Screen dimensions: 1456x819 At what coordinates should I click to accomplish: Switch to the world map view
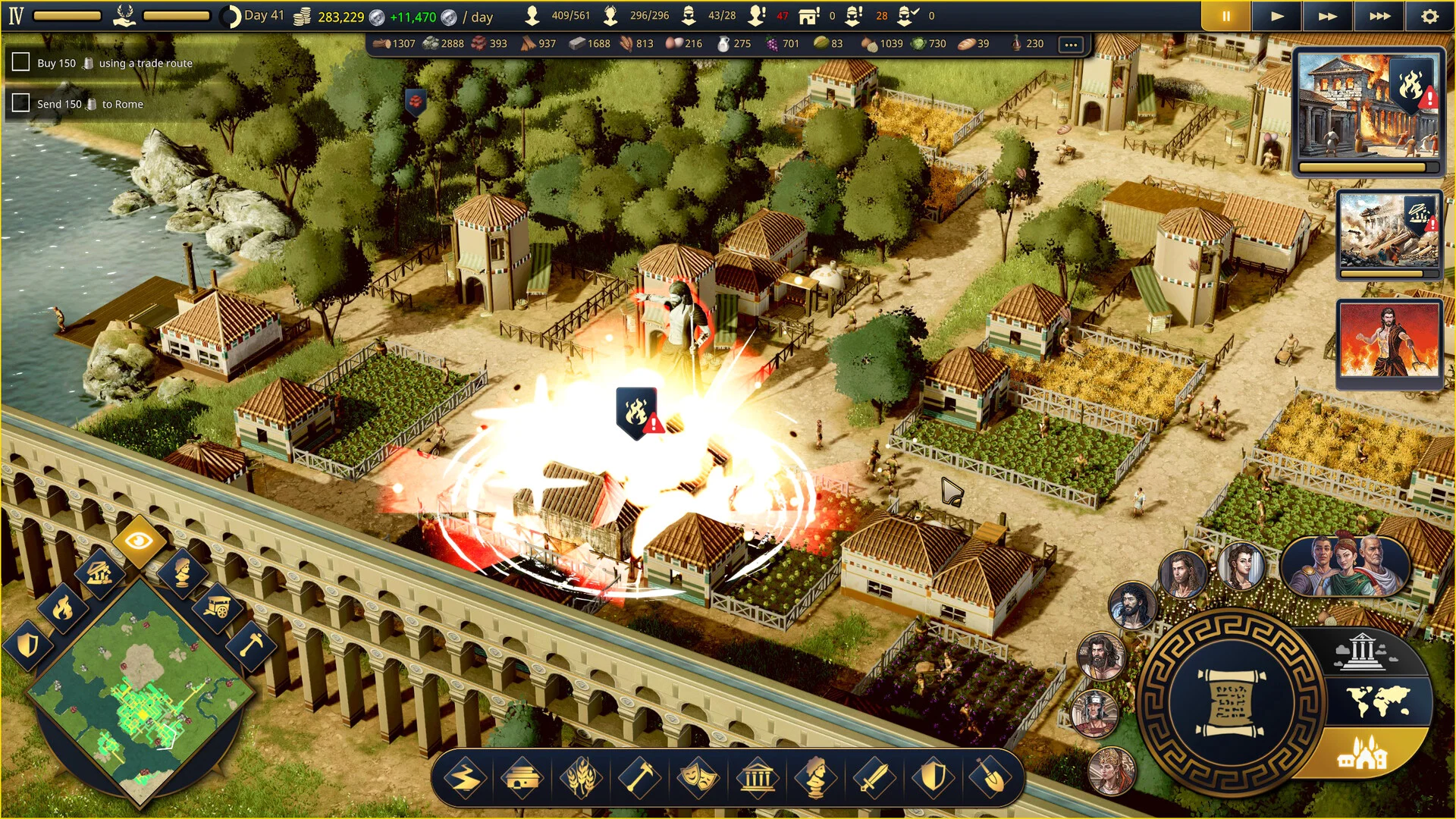(1378, 701)
